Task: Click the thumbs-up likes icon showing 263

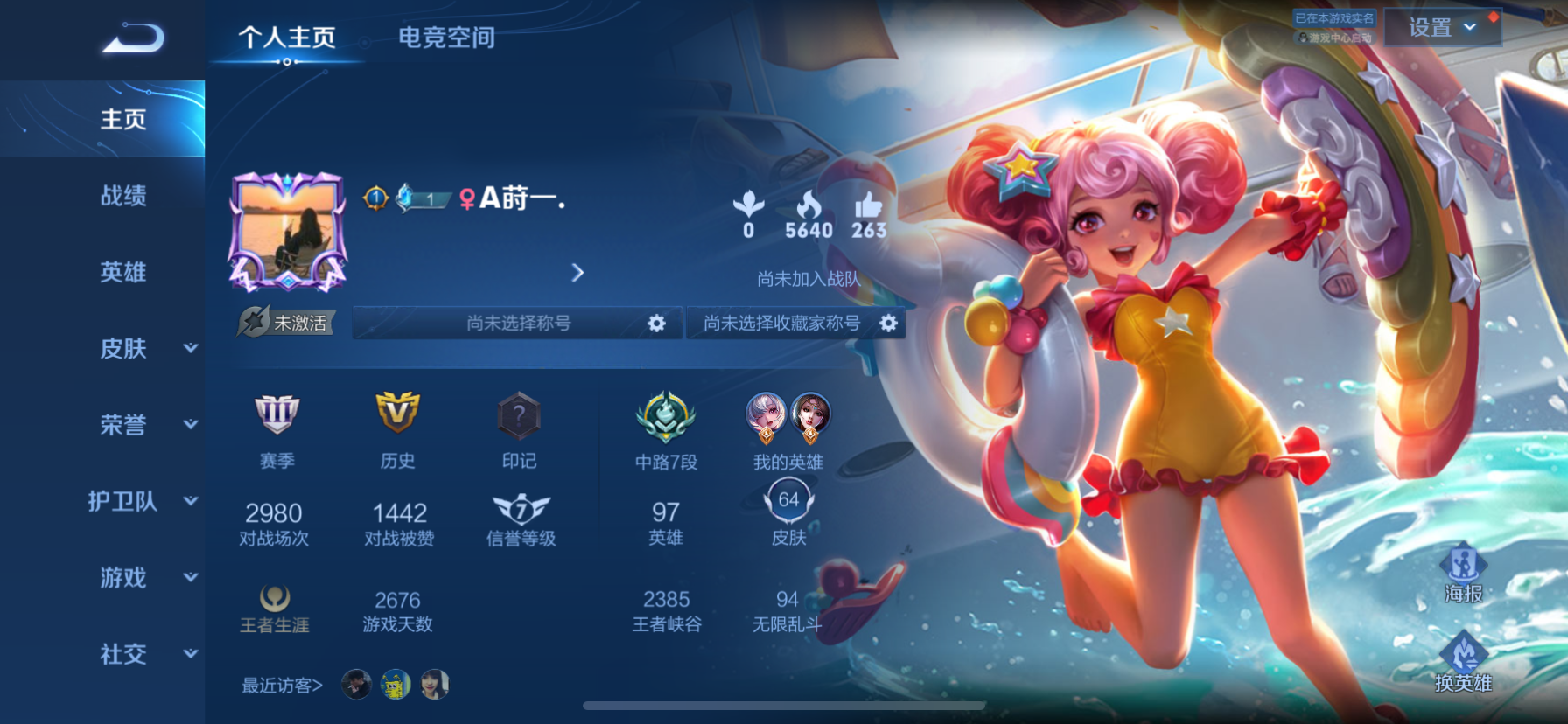Action: tap(868, 206)
